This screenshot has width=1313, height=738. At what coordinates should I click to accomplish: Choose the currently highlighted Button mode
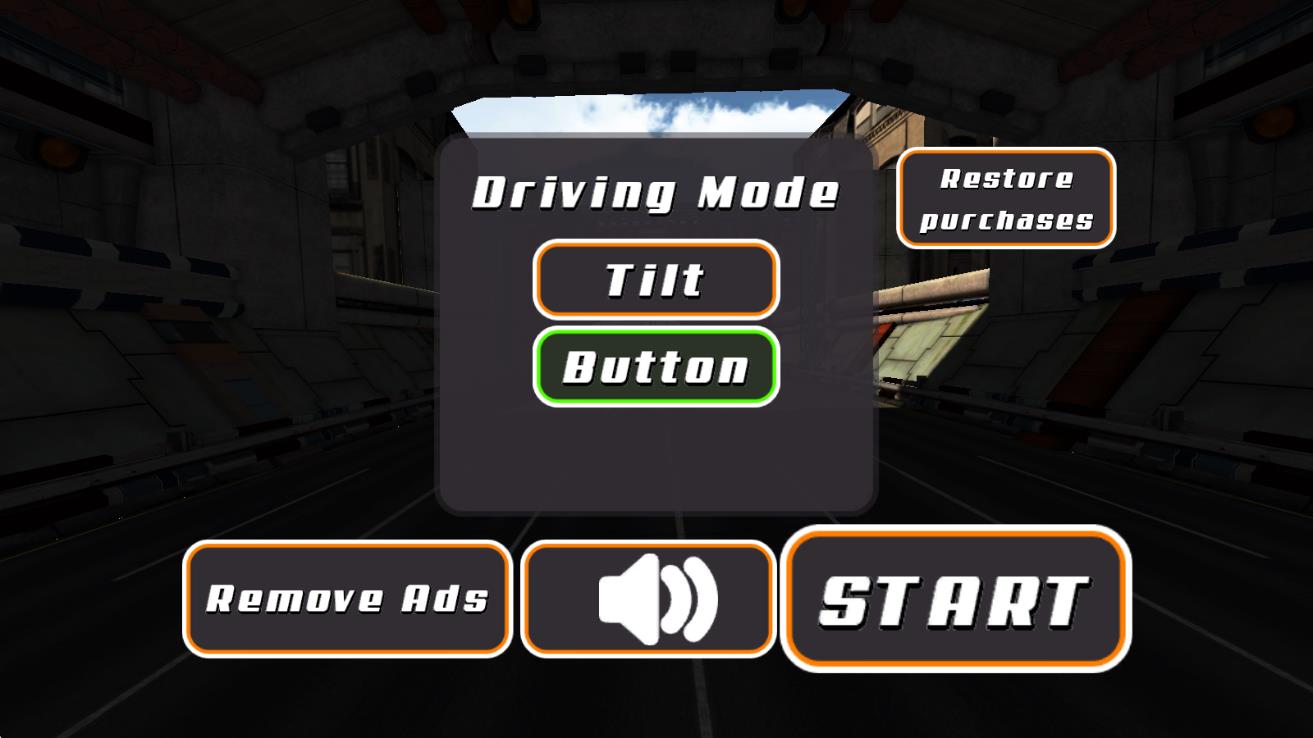tap(655, 366)
